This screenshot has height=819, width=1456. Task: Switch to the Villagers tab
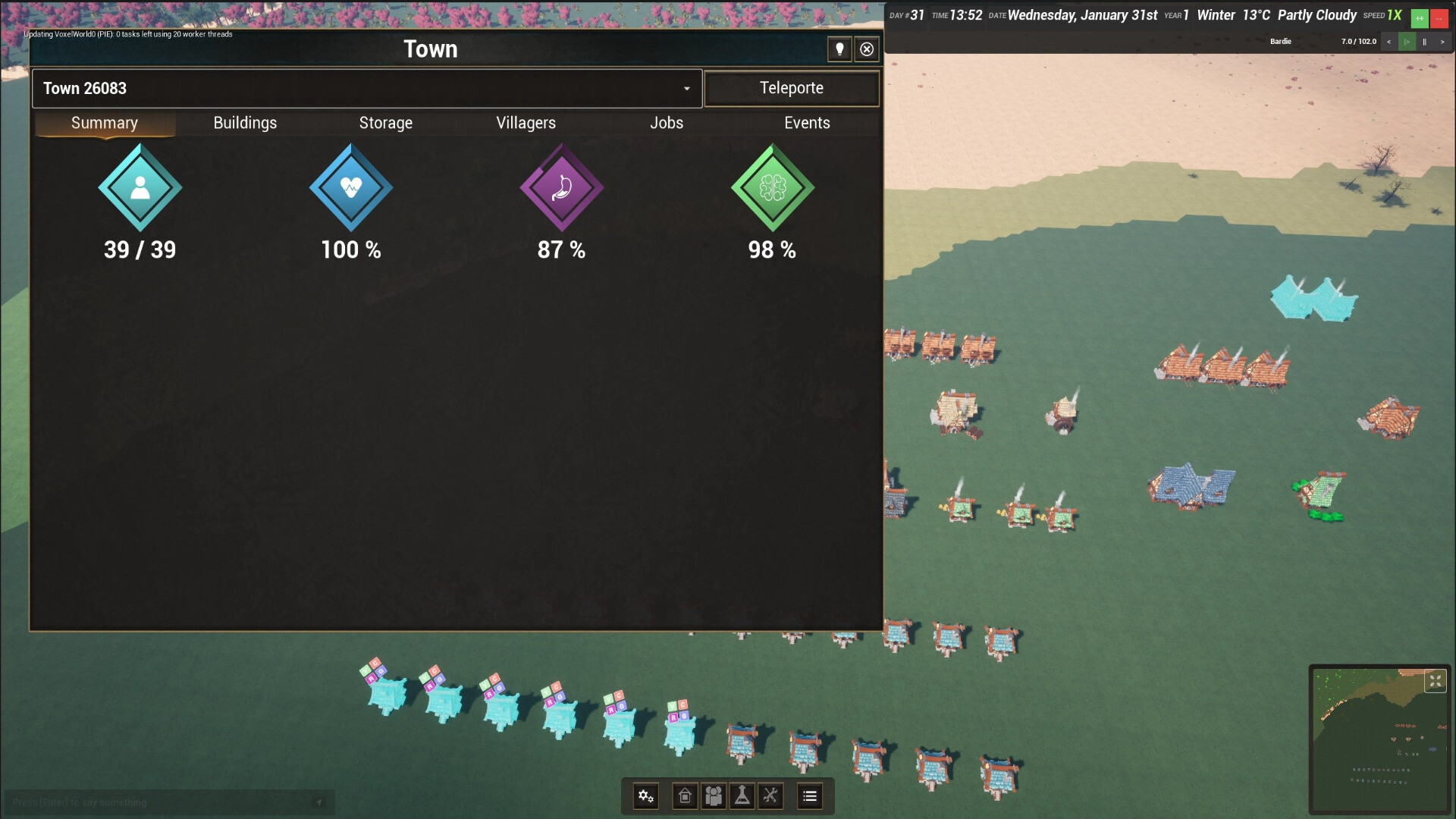[526, 123]
